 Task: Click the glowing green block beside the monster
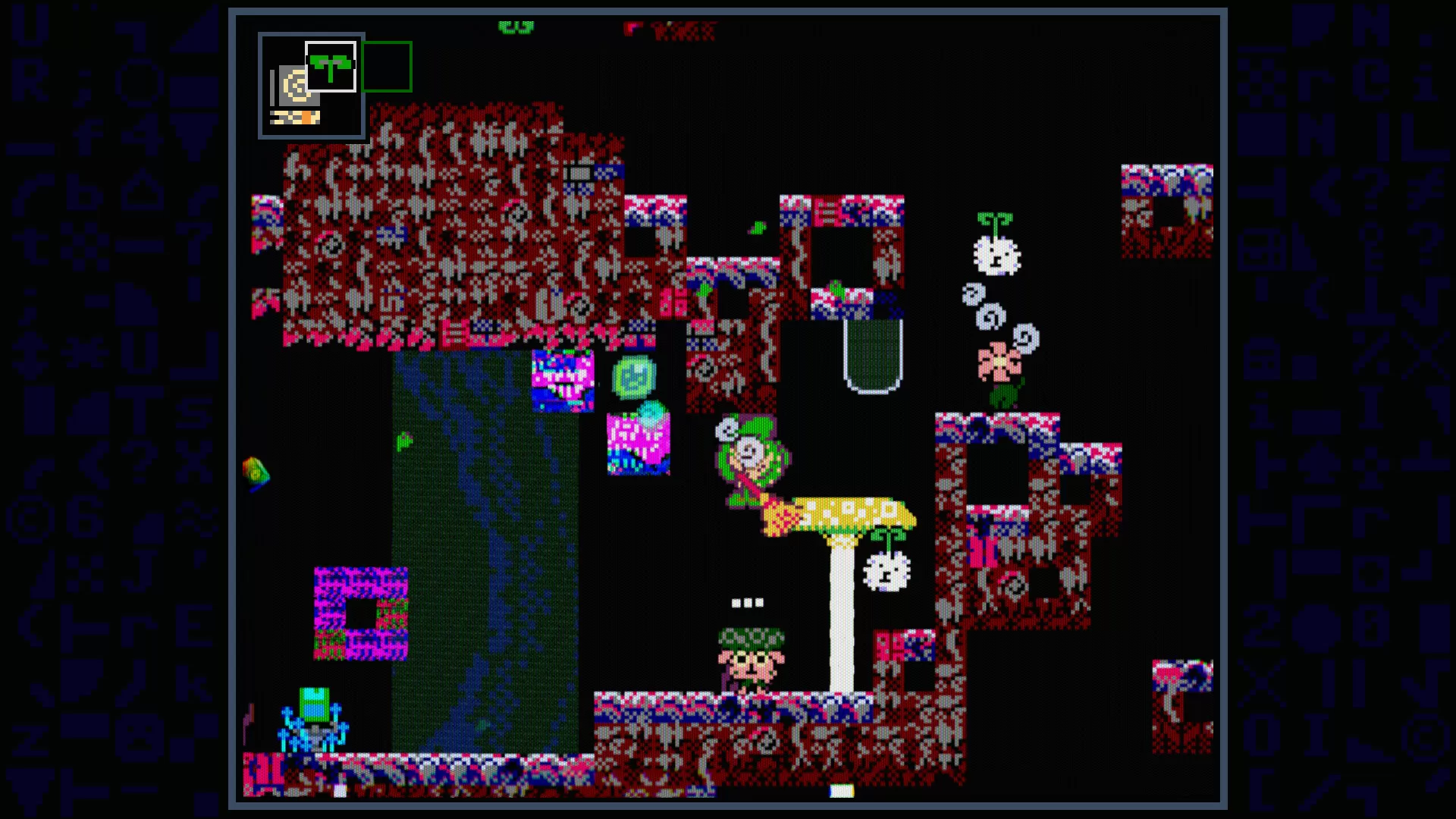(x=635, y=377)
